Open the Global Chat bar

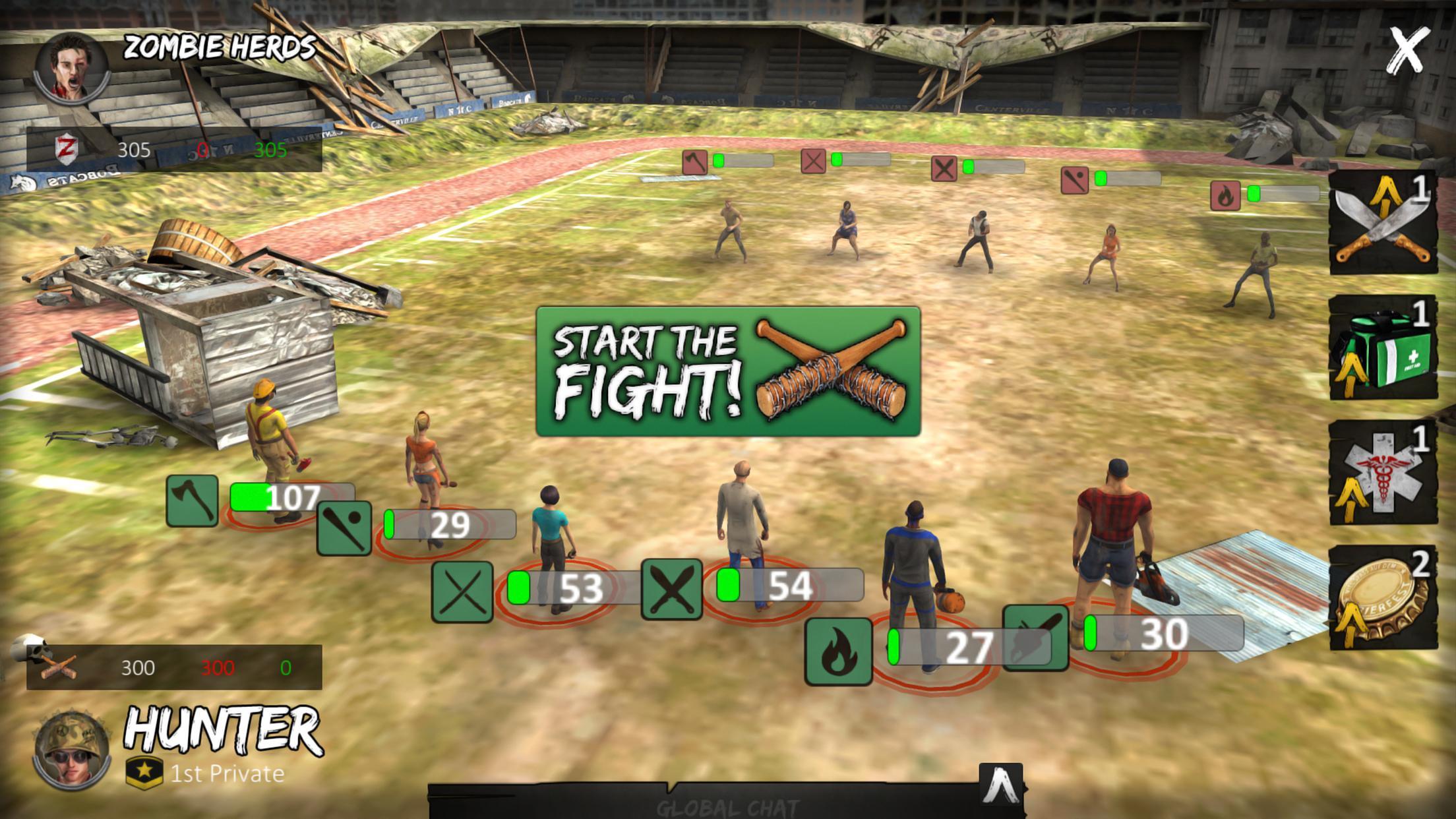pos(725,806)
